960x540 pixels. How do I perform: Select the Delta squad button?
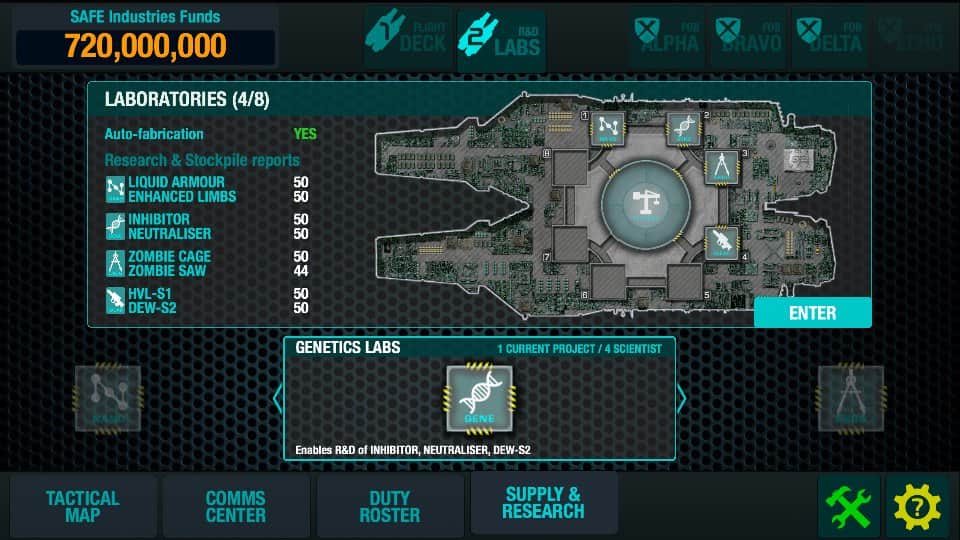point(830,38)
